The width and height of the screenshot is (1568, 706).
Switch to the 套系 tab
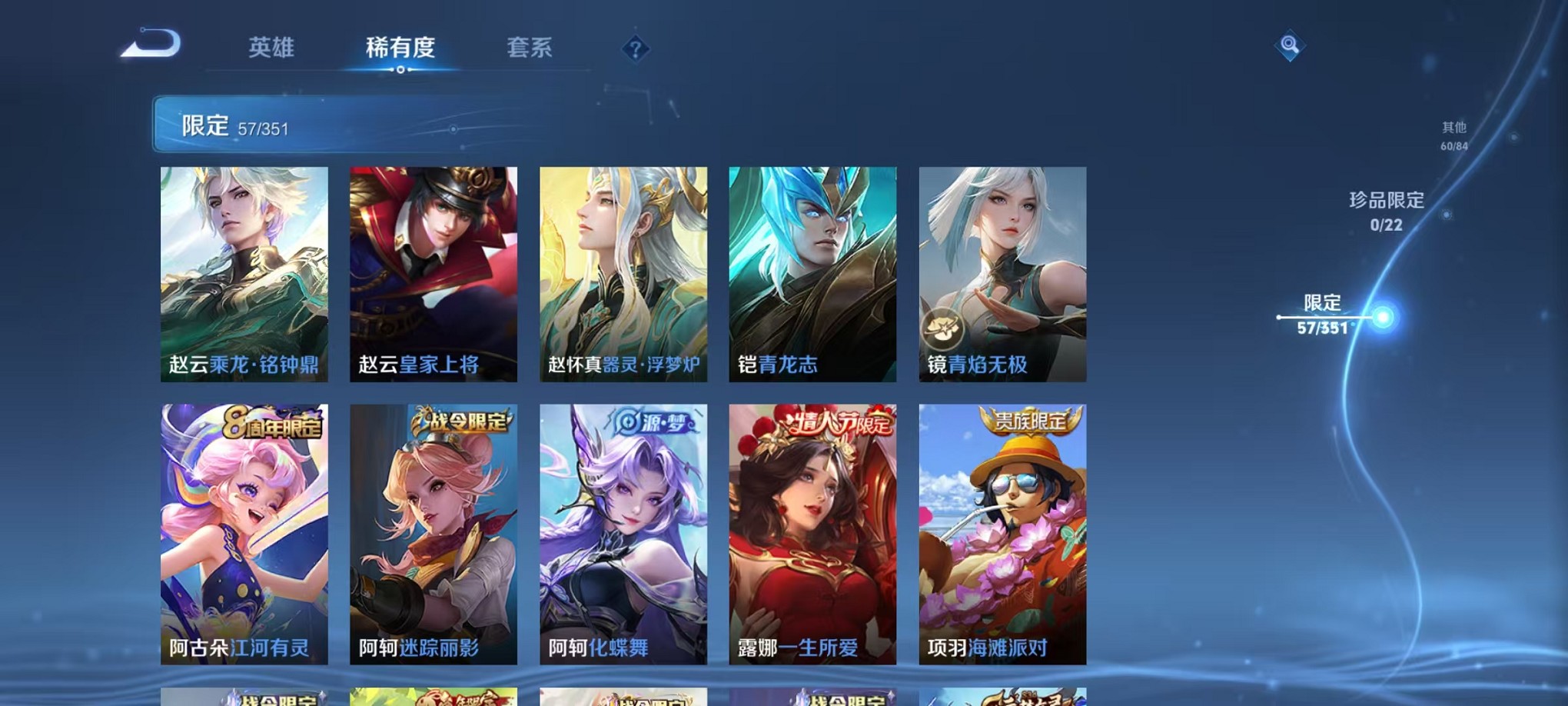(528, 48)
